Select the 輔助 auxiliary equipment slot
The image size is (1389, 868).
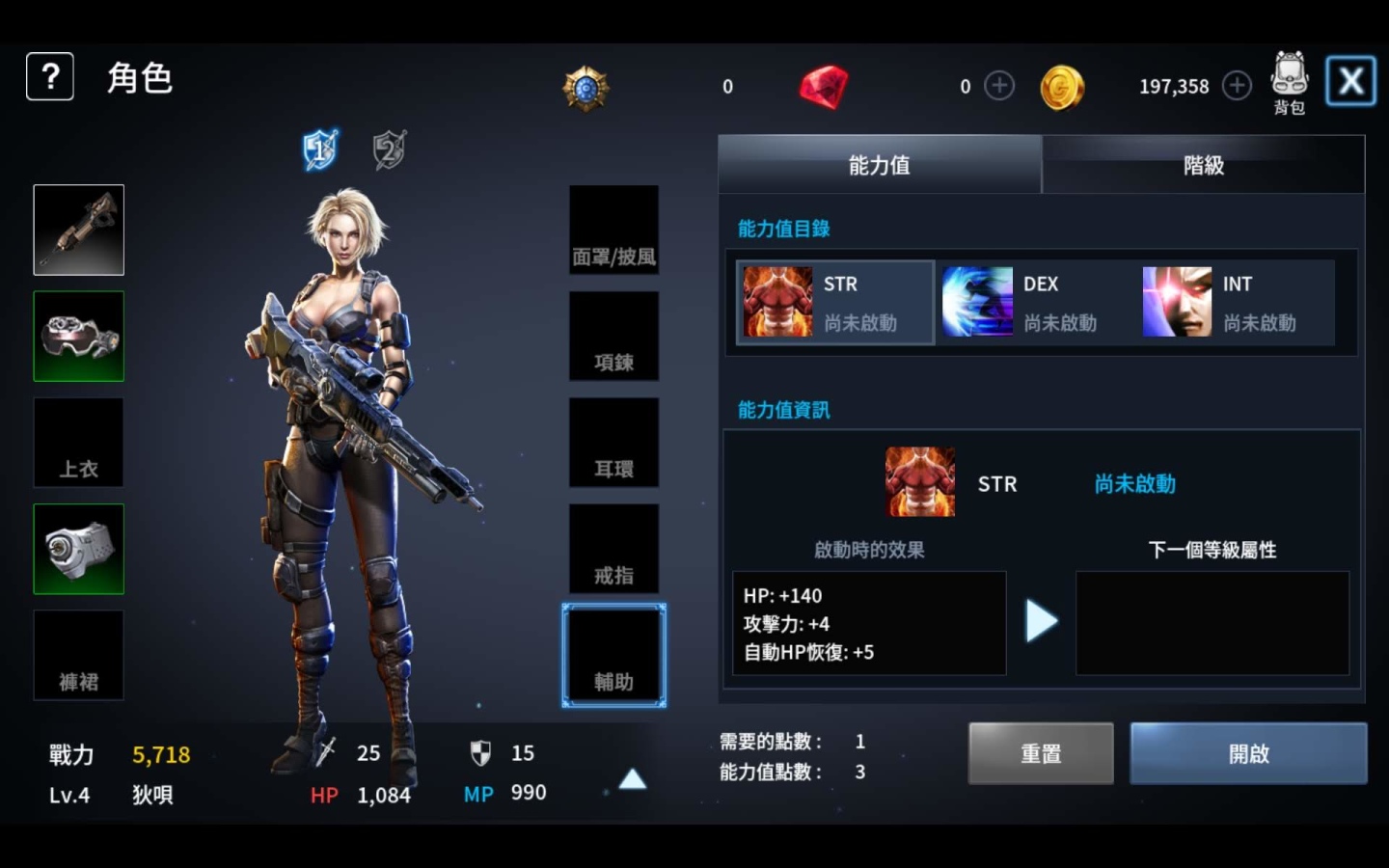(613, 654)
